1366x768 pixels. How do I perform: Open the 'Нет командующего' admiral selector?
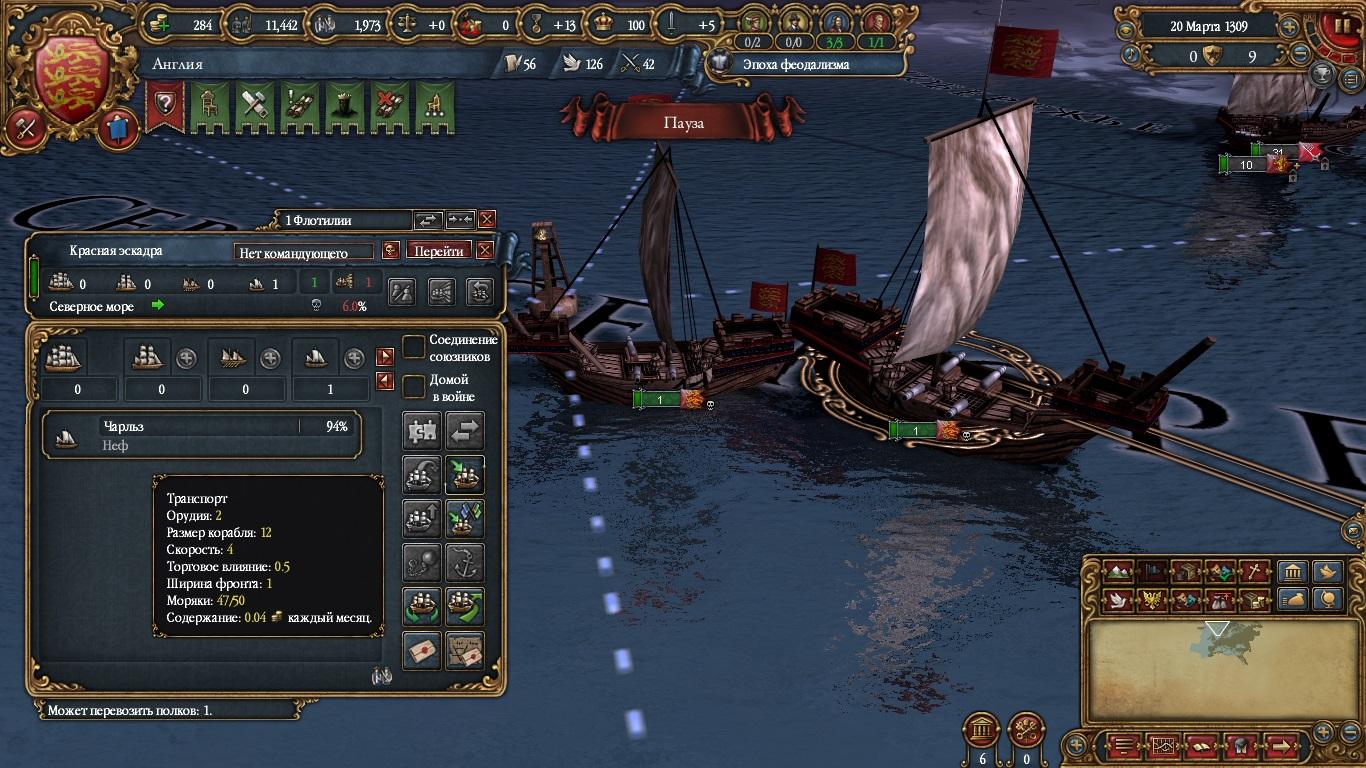(304, 252)
